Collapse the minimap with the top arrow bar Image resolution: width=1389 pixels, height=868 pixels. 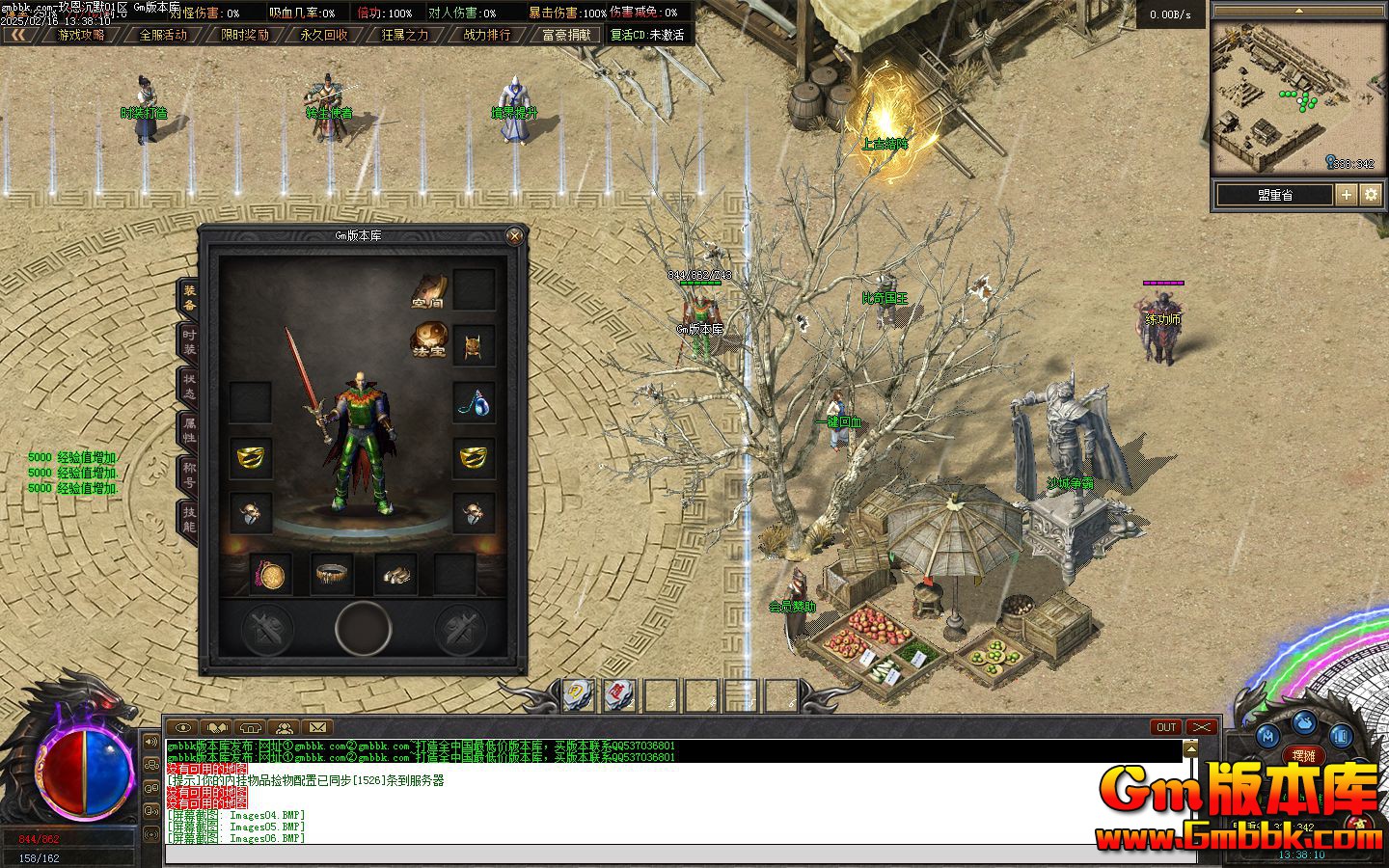(1297, 11)
